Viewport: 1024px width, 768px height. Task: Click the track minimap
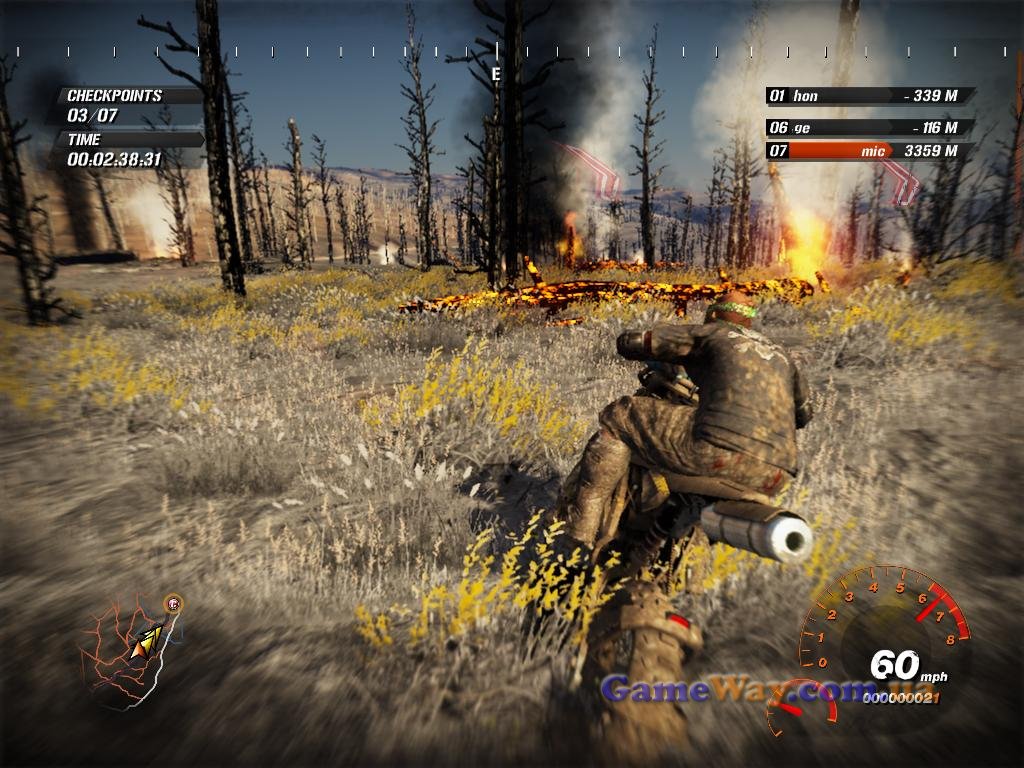point(128,652)
